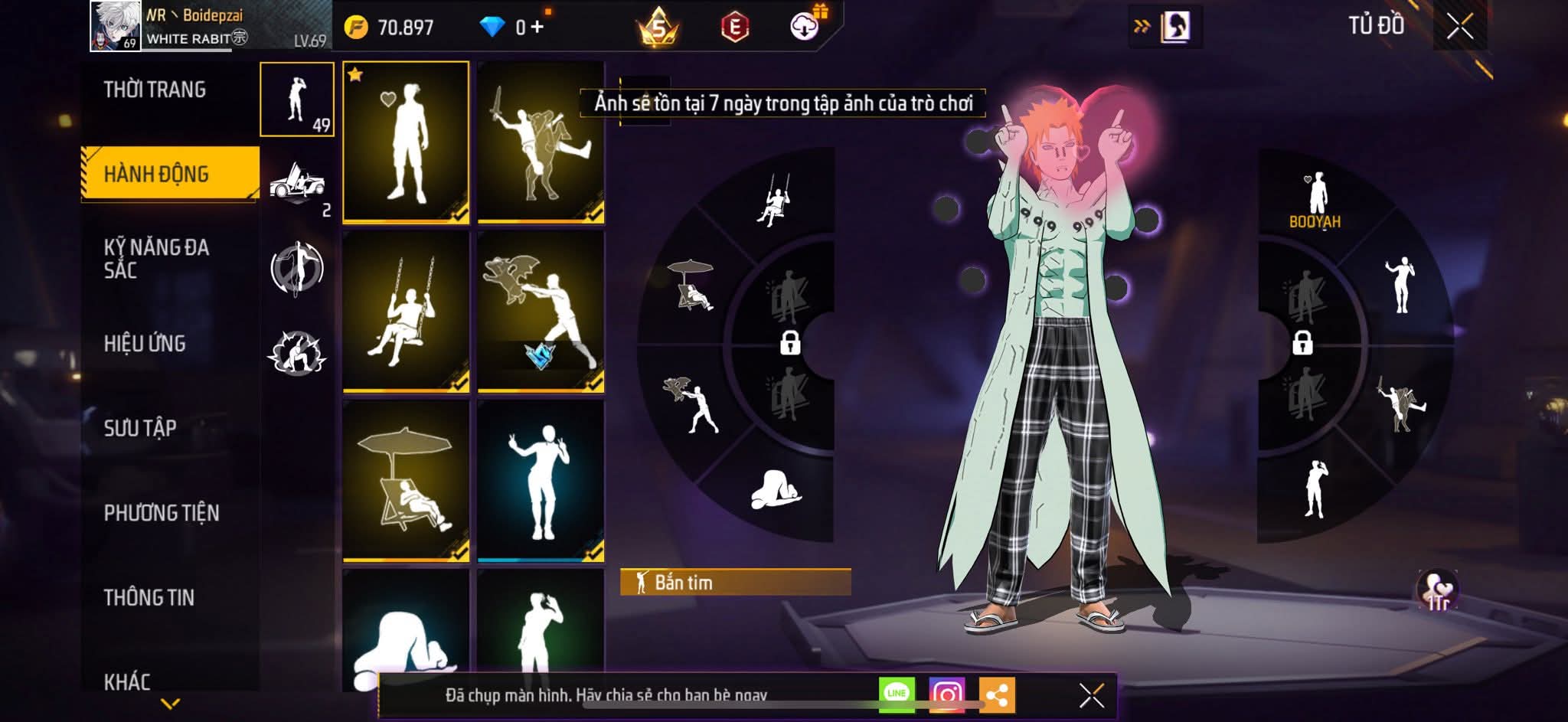Open KỸ NĂNG ĐA SẮC section

[x=156, y=258]
